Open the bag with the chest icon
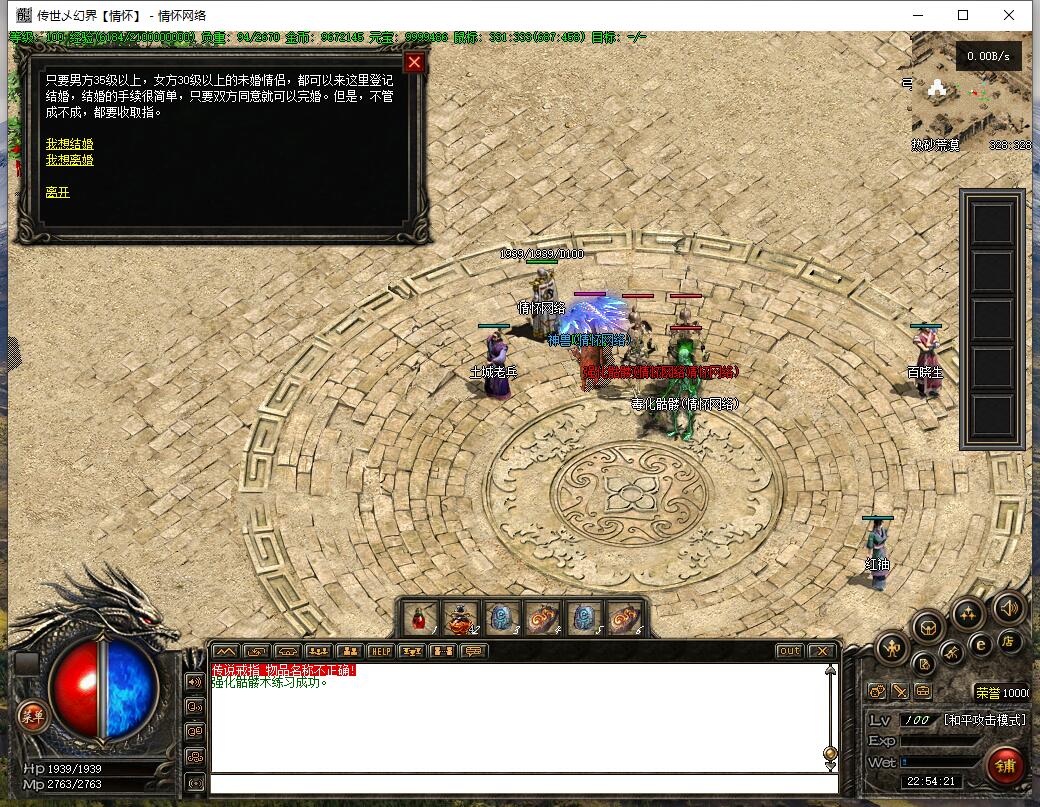 [x=929, y=628]
